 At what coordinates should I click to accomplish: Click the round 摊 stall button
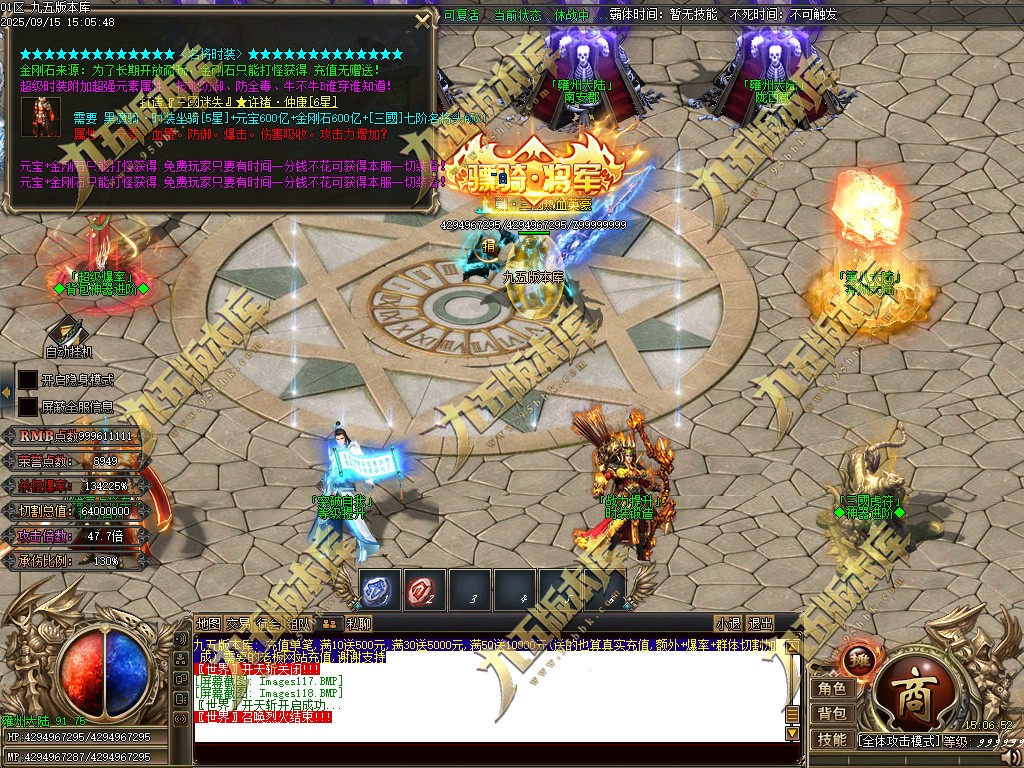859,658
